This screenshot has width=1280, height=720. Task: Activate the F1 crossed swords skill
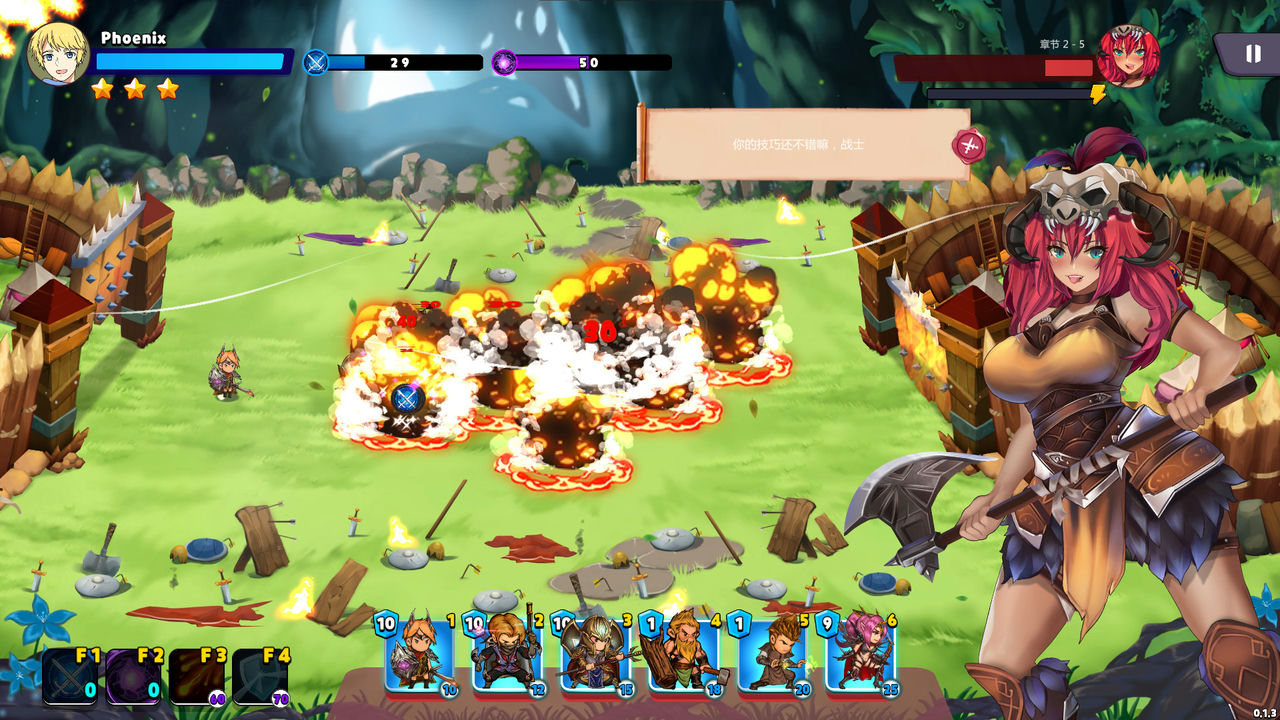click(70, 677)
